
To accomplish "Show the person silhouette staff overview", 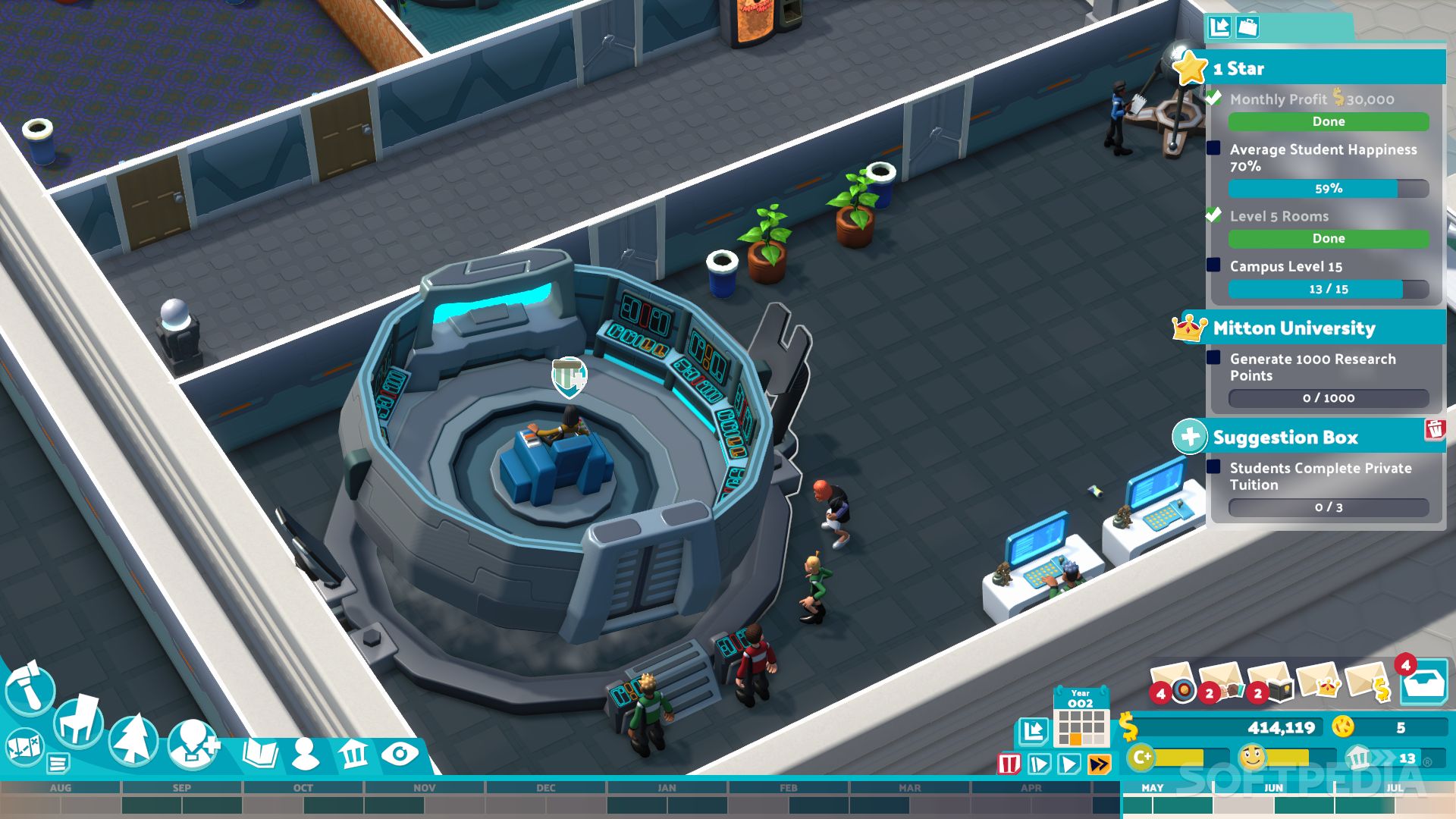I will (x=306, y=754).
